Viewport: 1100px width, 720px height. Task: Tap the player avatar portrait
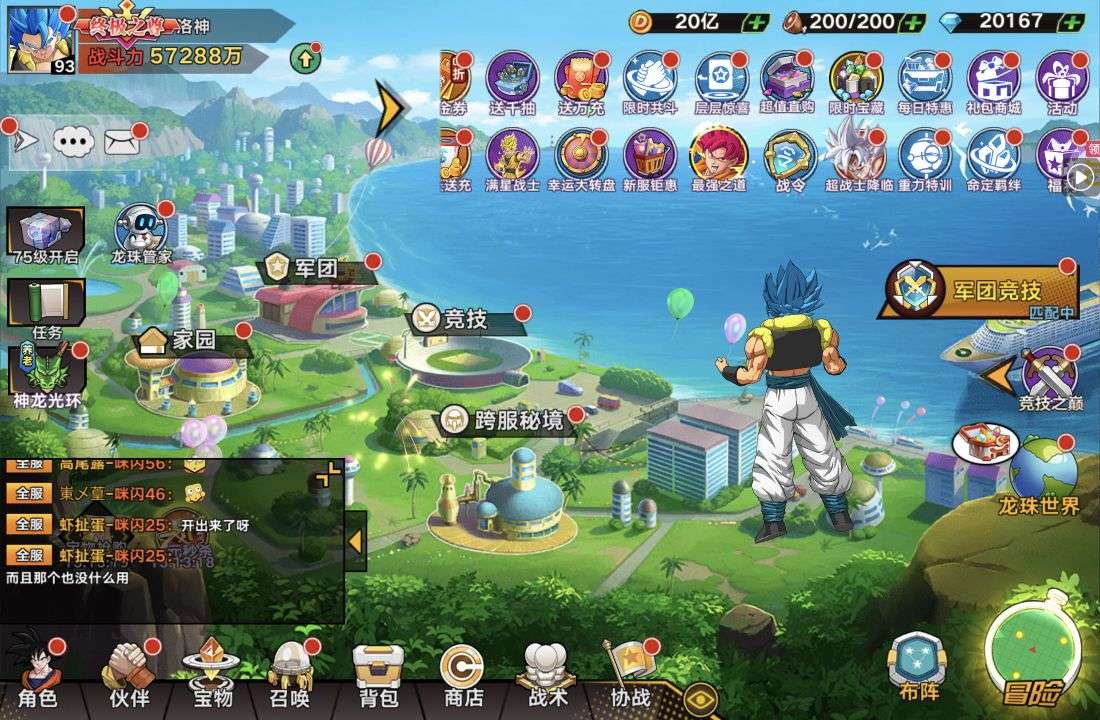(x=40, y=40)
